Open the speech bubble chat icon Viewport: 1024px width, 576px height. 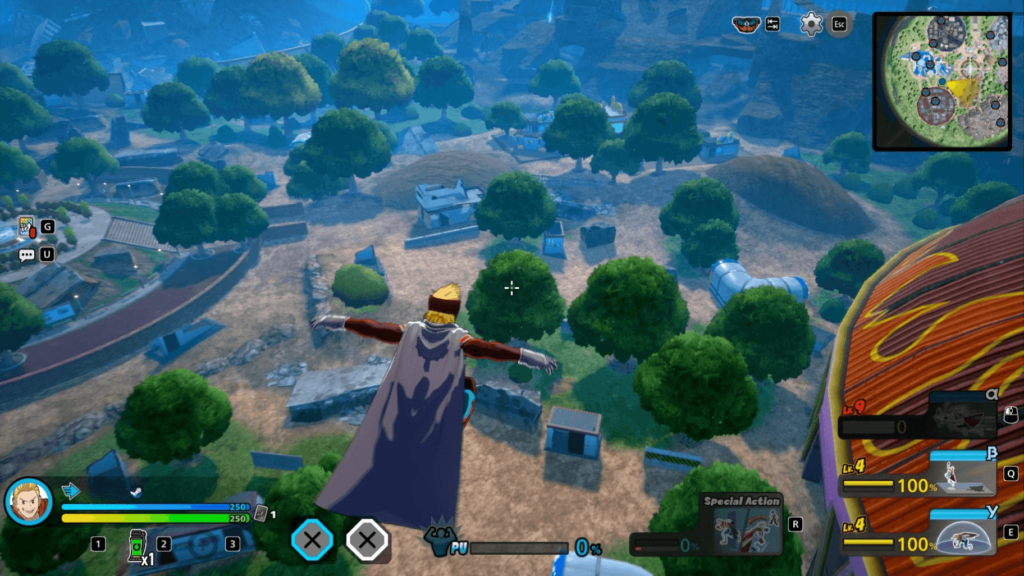coord(26,255)
